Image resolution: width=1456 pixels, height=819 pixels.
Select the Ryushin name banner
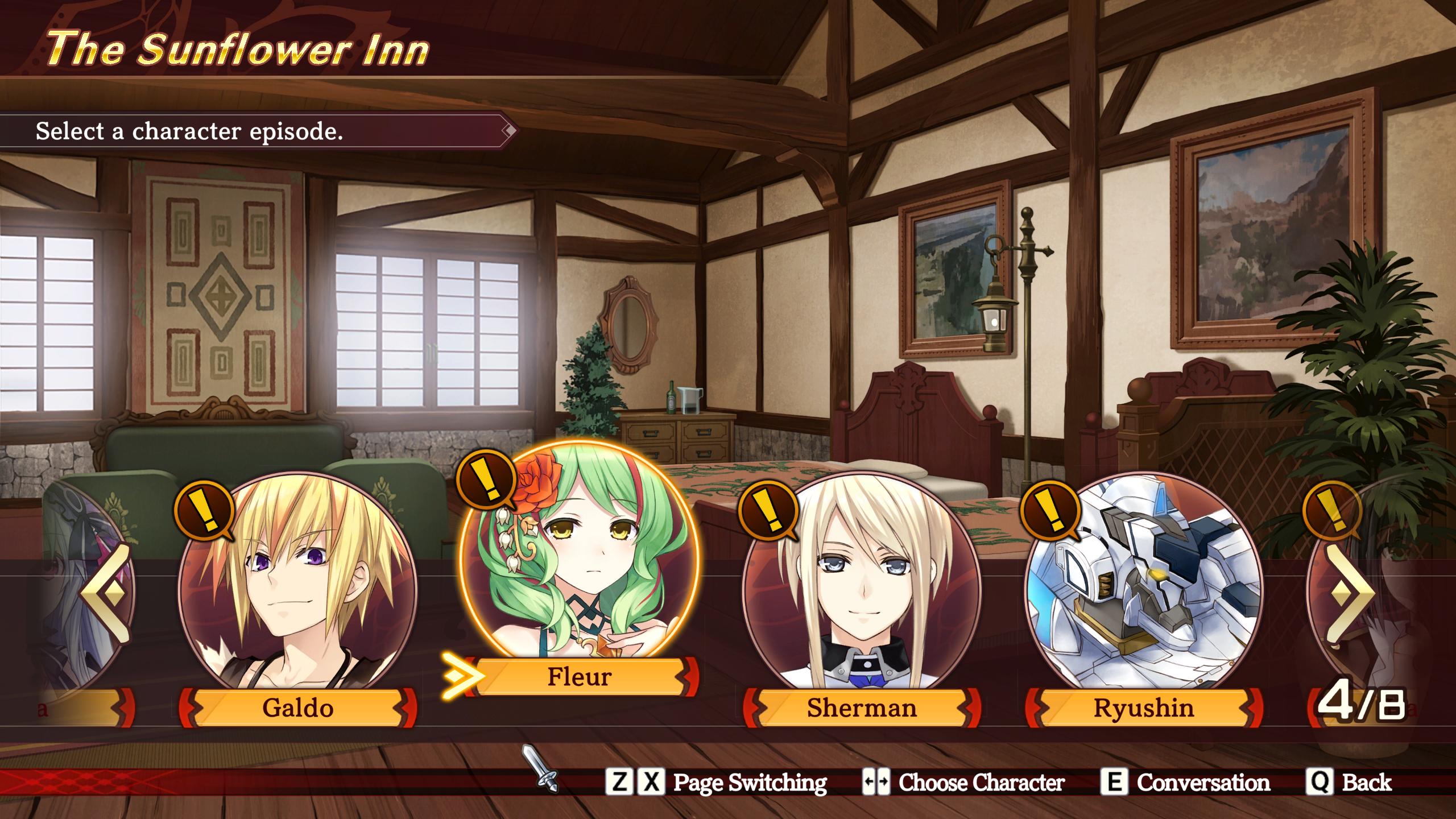click(x=1144, y=708)
